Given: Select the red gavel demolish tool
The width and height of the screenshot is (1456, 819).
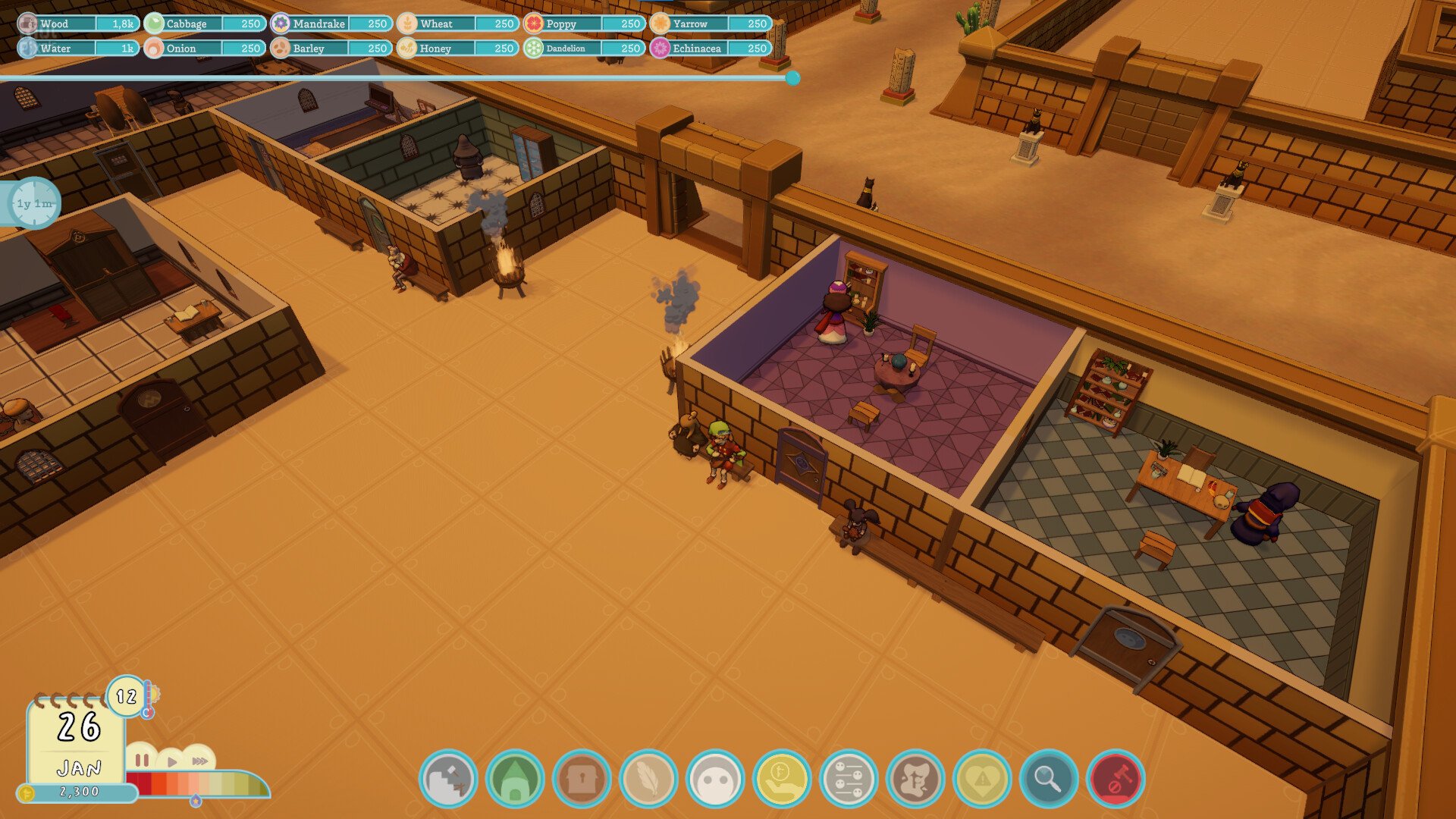Looking at the screenshot, I should (x=1116, y=778).
